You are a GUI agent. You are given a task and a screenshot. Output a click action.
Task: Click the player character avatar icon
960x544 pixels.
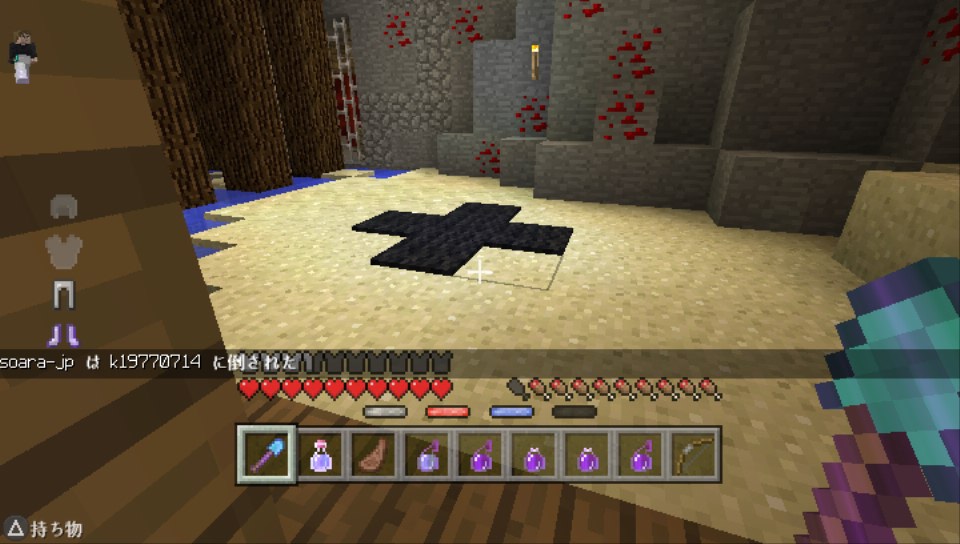click(x=22, y=56)
